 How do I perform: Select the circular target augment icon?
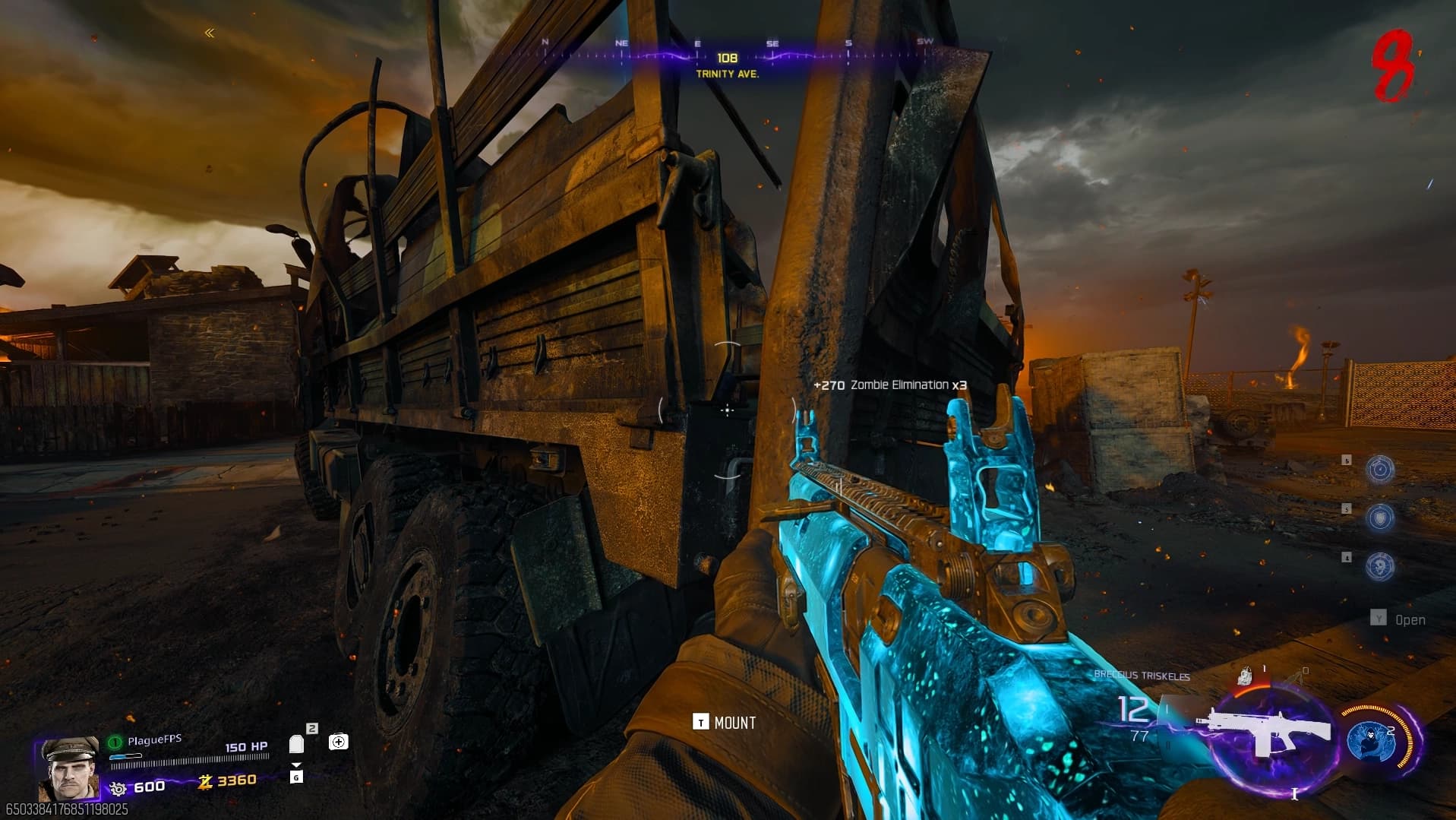click(1379, 470)
